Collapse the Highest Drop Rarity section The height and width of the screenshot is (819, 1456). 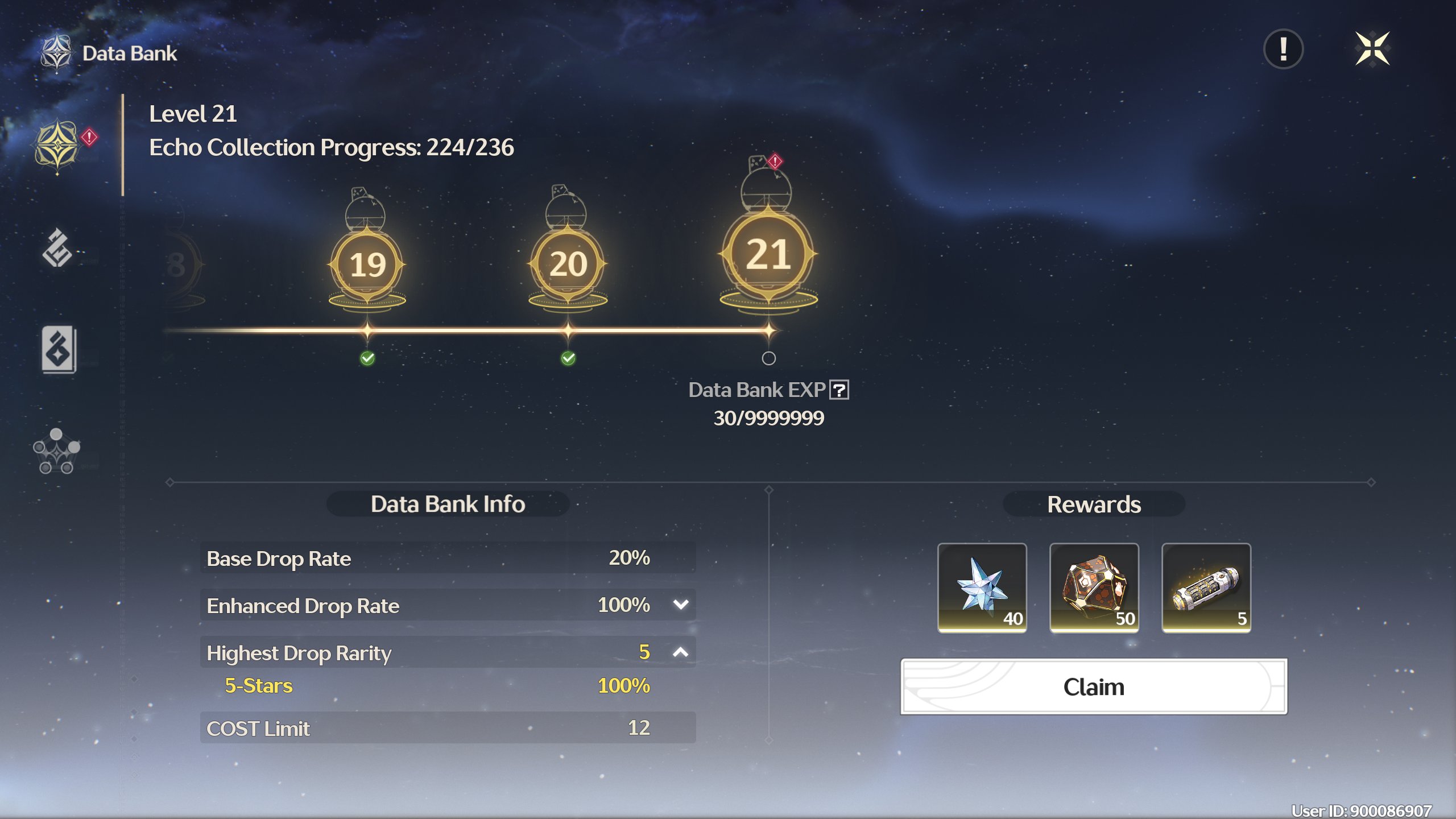pyautogui.click(x=680, y=652)
